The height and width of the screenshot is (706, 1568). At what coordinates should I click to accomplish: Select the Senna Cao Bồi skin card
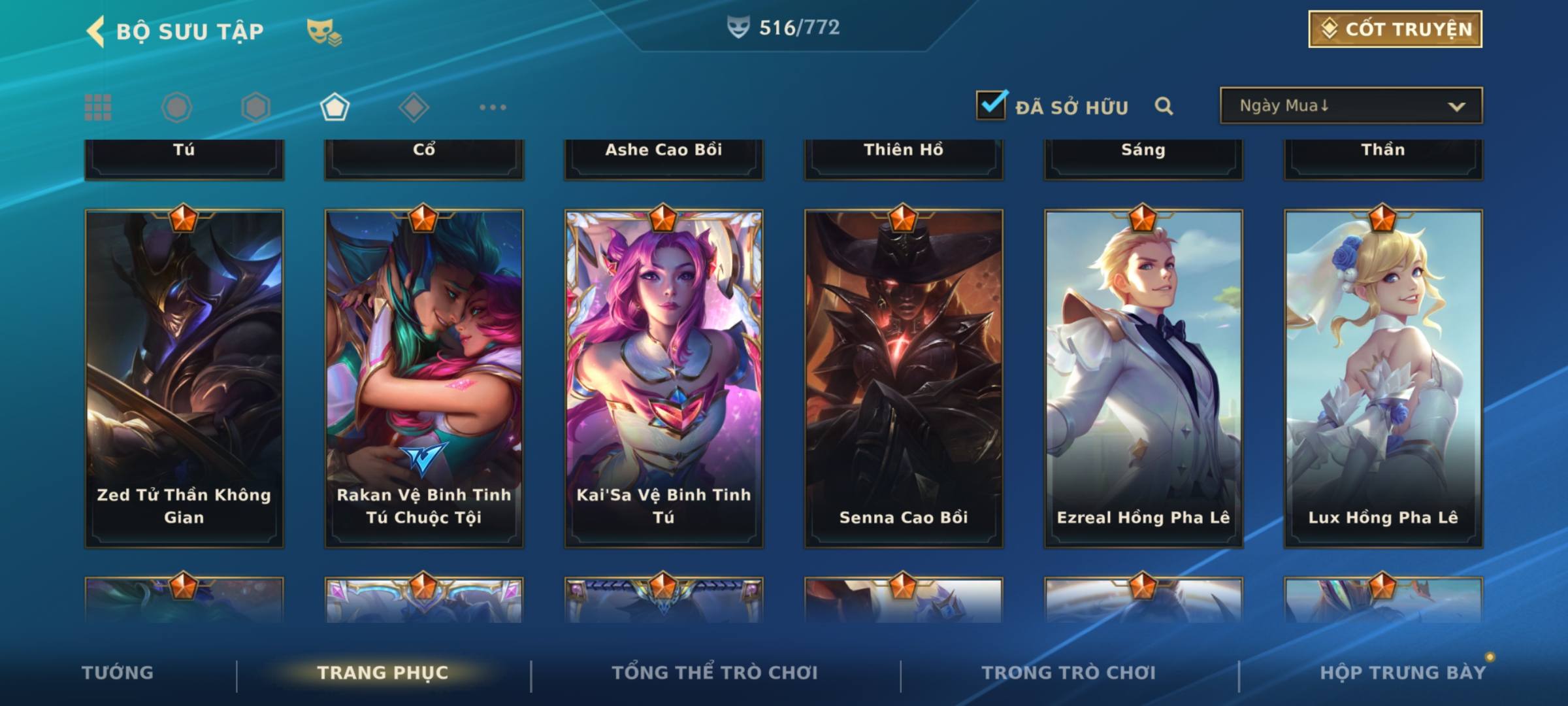904,378
